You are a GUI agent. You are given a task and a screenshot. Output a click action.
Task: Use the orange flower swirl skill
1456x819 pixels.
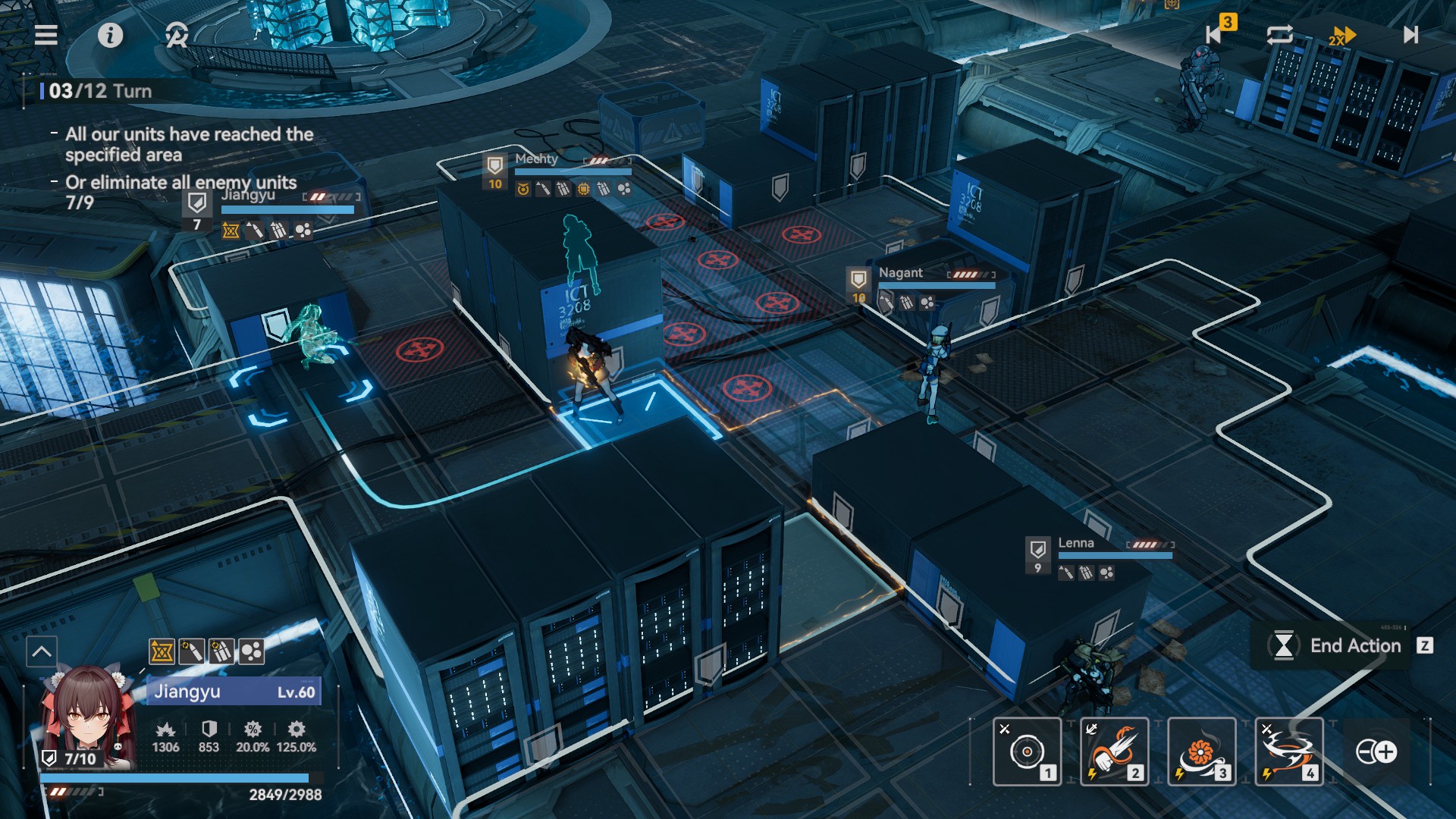point(1201,752)
